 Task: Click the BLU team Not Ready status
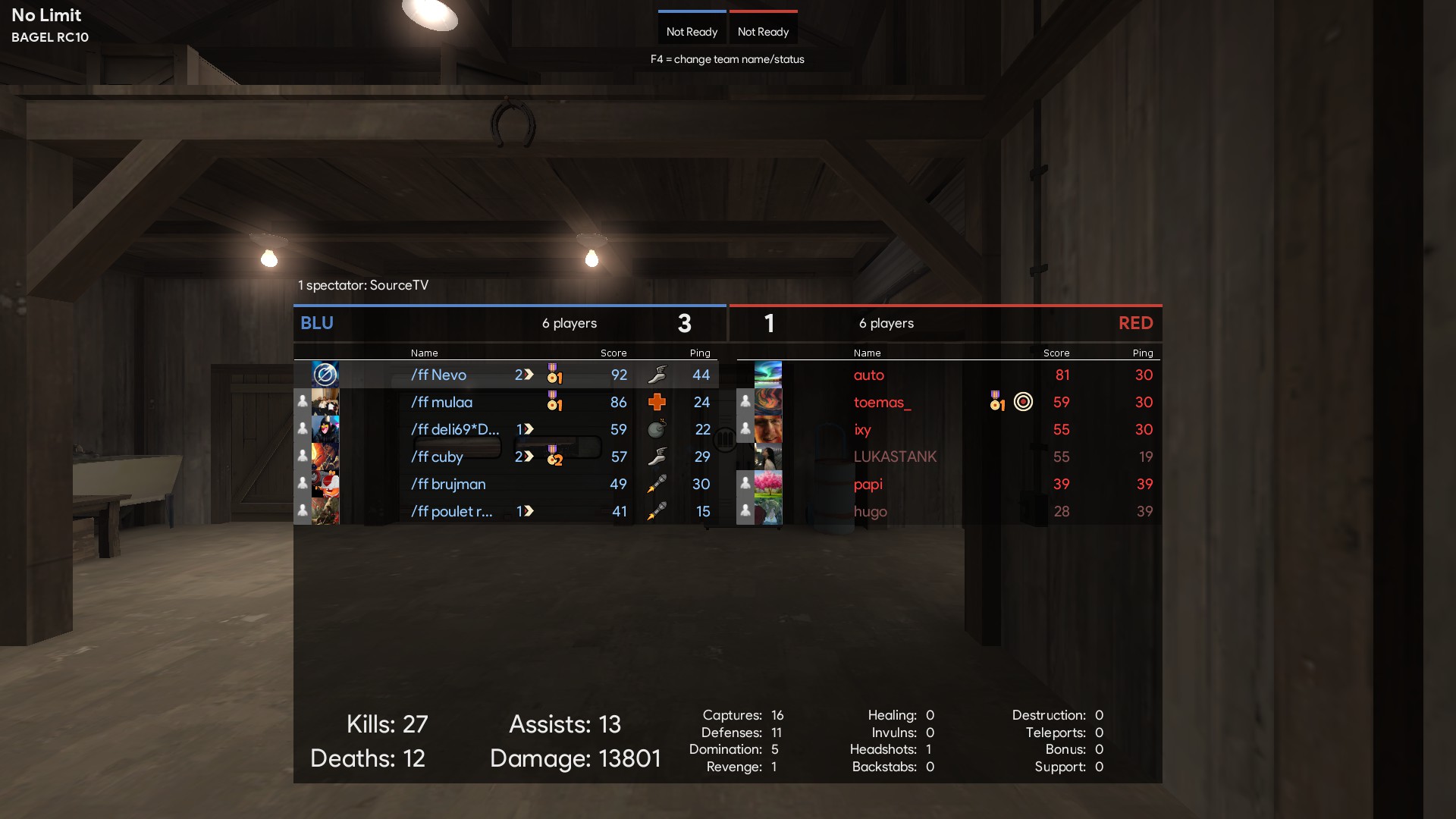(692, 32)
